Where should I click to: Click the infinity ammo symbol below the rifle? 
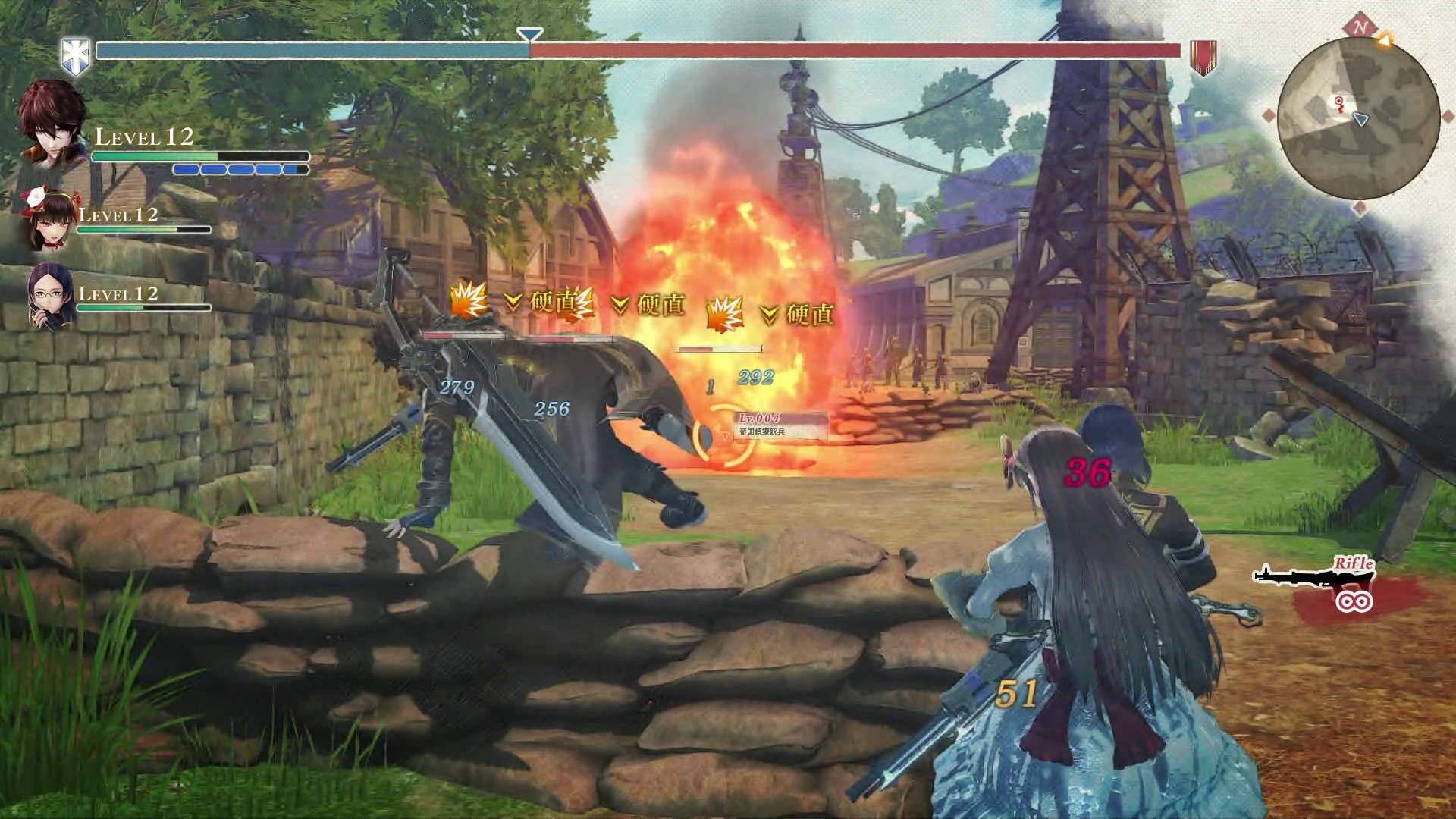pos(1354,601)
